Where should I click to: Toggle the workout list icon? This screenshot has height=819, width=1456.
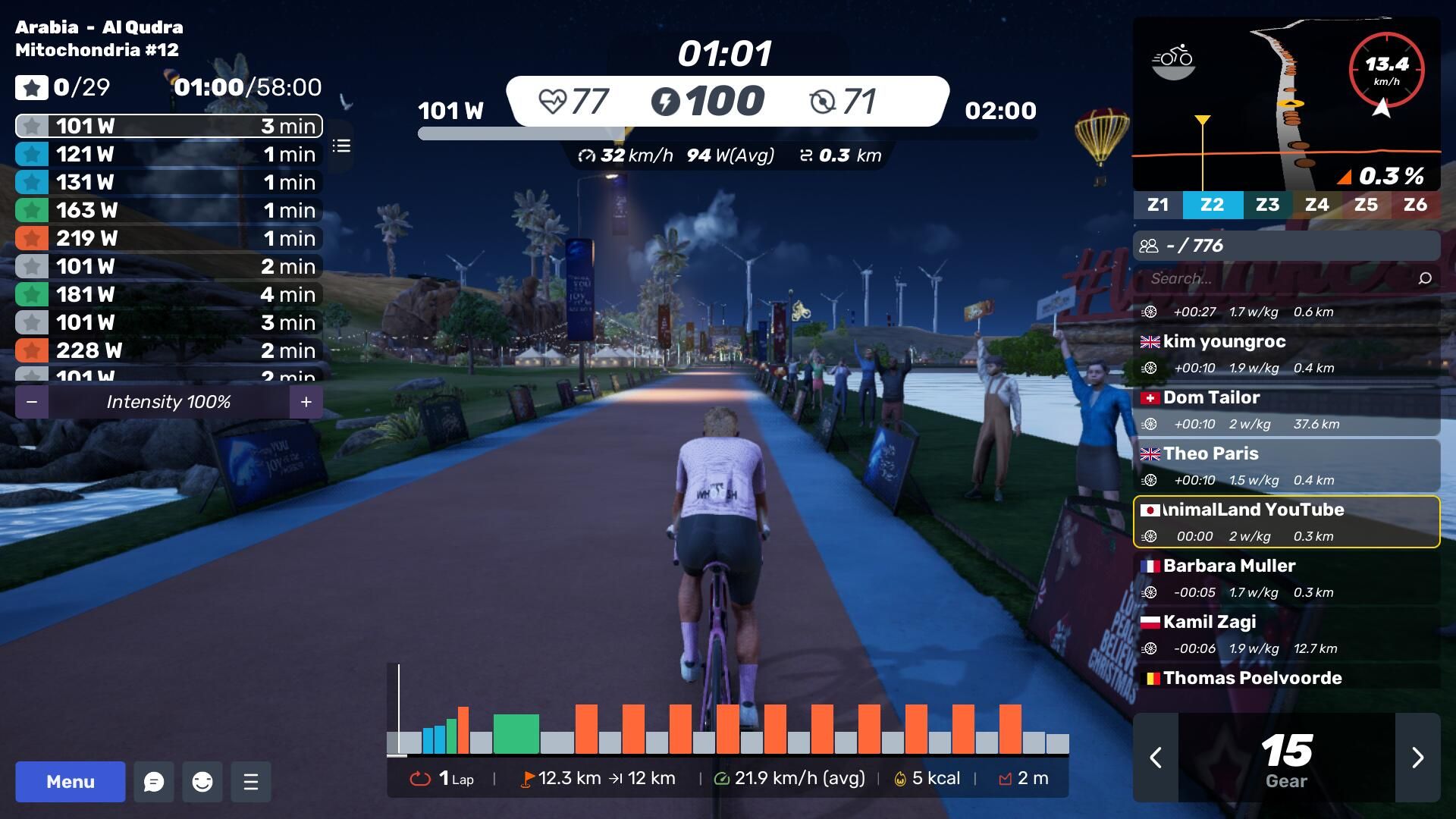[x=341, y=146]
